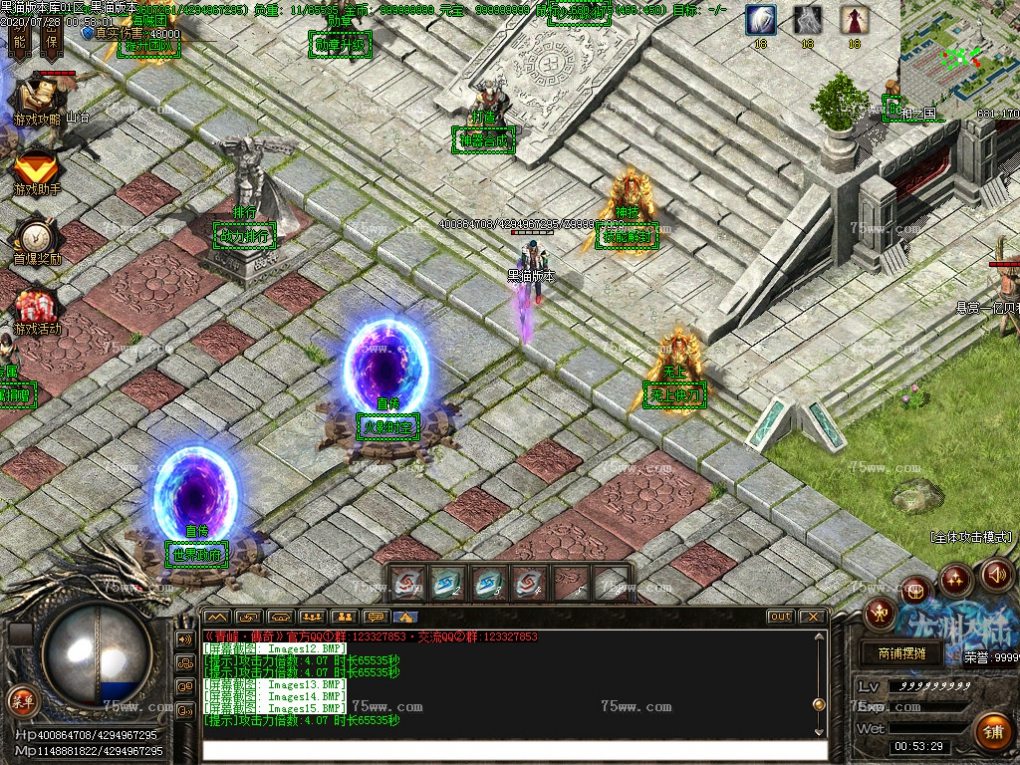Open the 游戏攻略 game guide icon
1020x765 pixels.
(35, 100)
